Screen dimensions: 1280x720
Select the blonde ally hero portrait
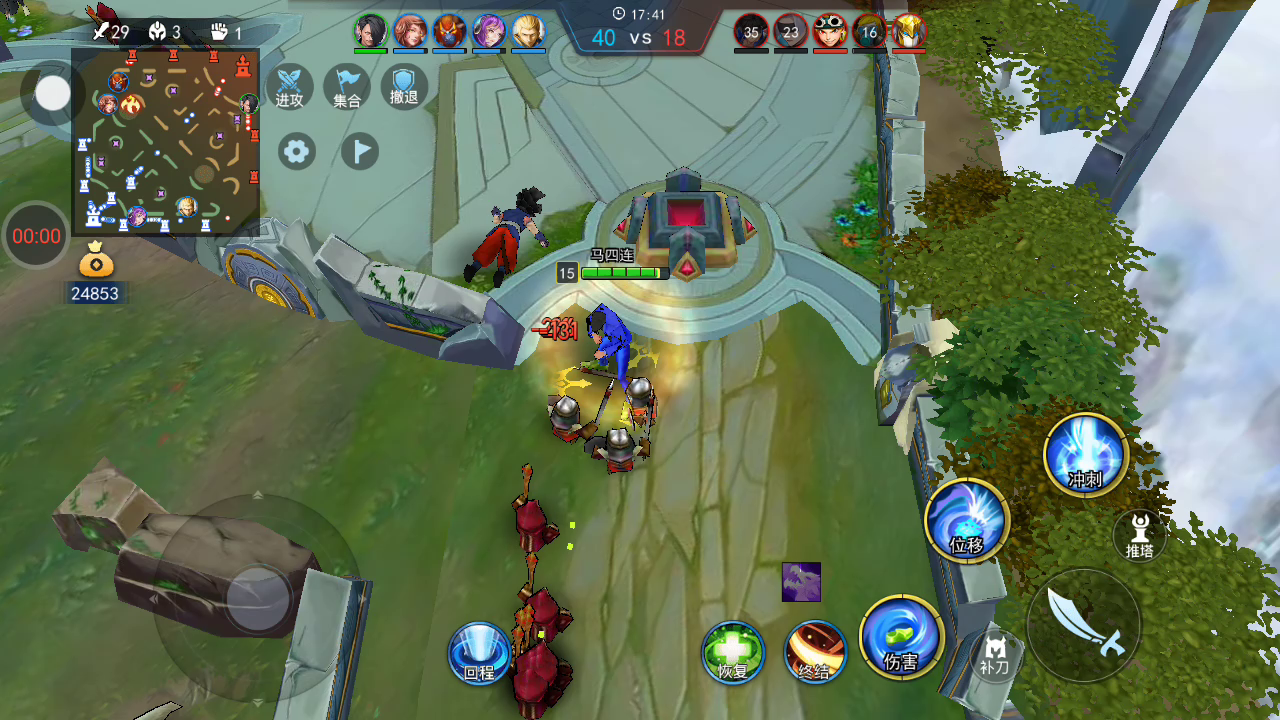pyautogui.click(x=528, y=32)
